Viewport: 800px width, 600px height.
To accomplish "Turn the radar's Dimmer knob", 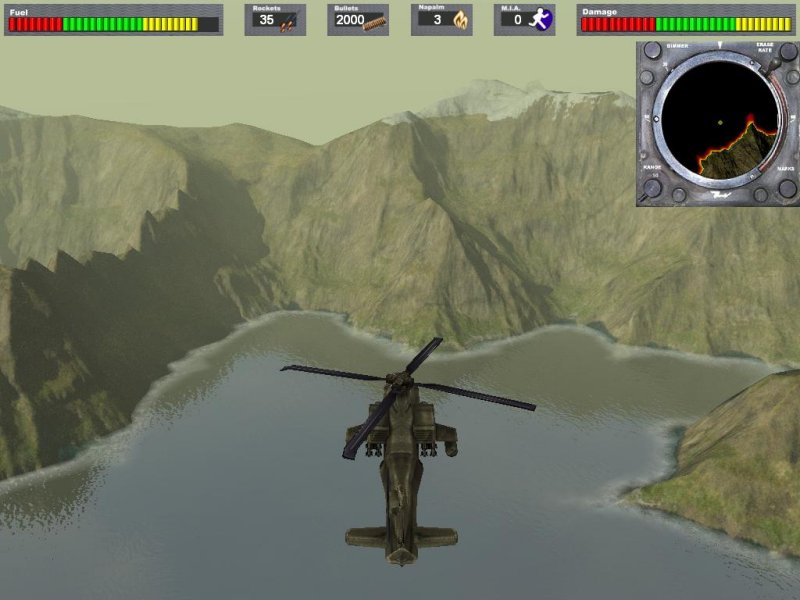I will (651, 50).
